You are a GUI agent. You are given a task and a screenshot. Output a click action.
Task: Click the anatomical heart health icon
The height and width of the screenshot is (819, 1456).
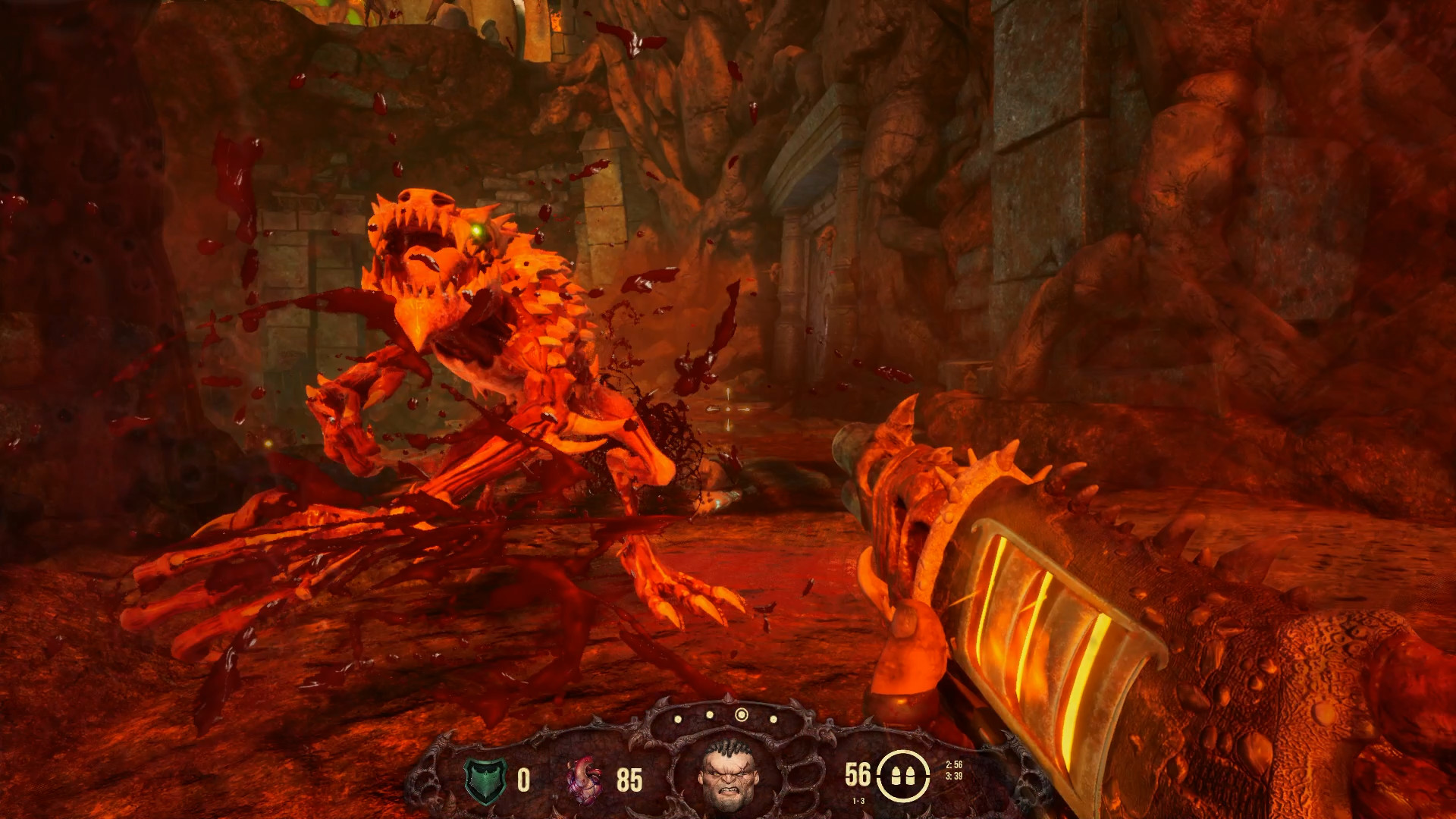(585, 780)
